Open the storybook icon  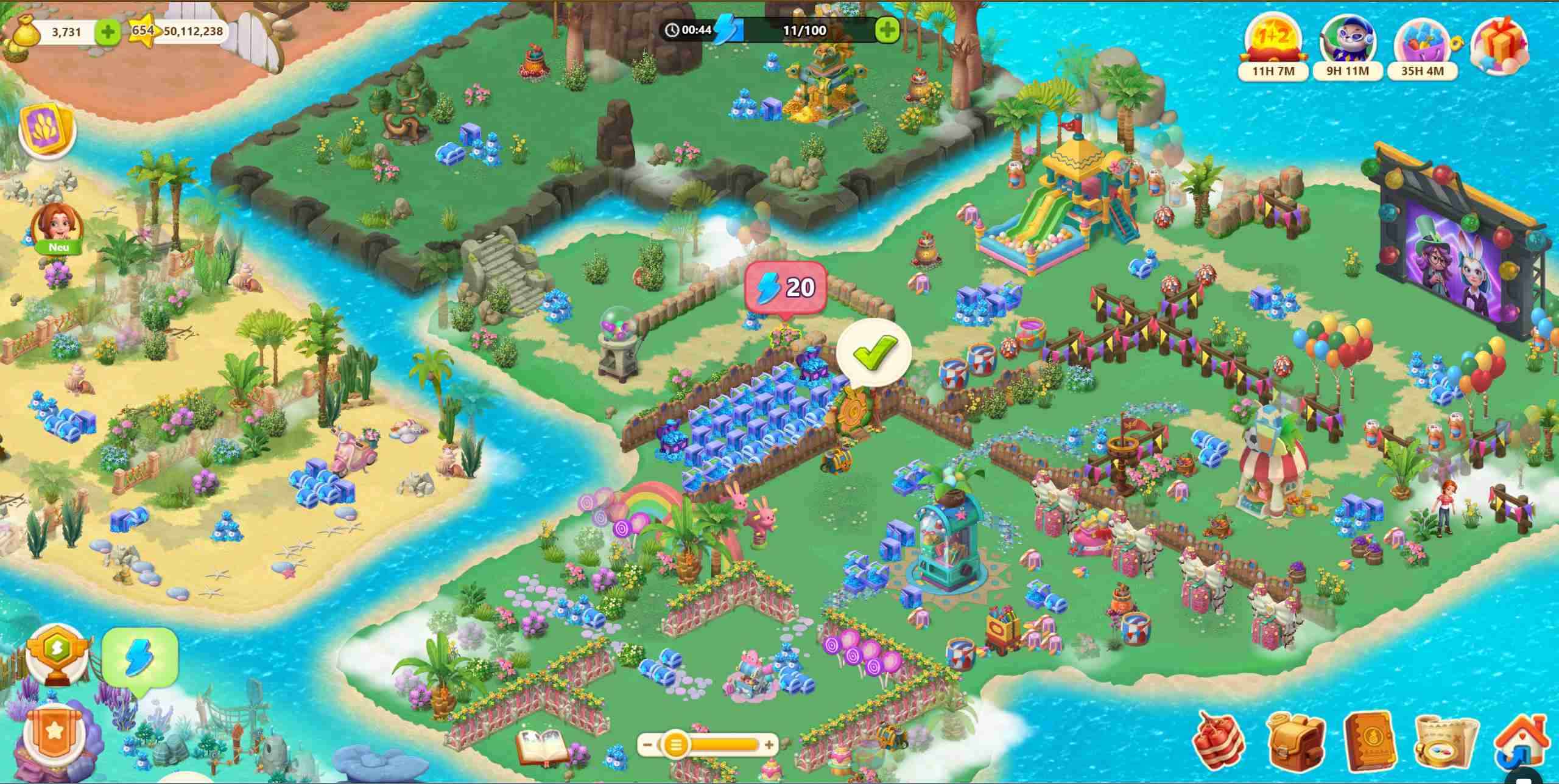coord(541,747)
